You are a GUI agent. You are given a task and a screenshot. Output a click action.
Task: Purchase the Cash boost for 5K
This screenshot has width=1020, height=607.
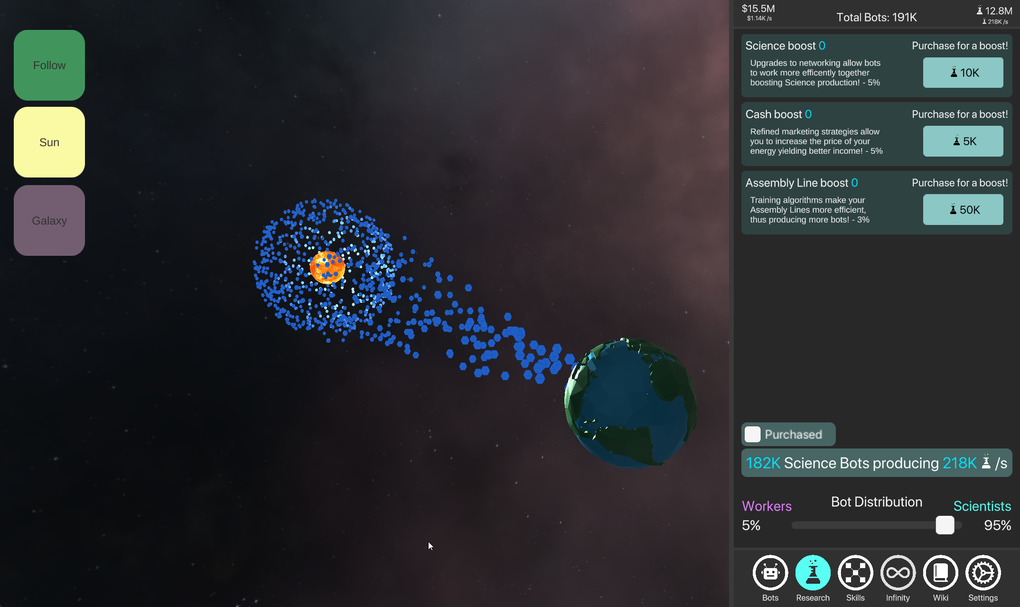tap(962, 141)
